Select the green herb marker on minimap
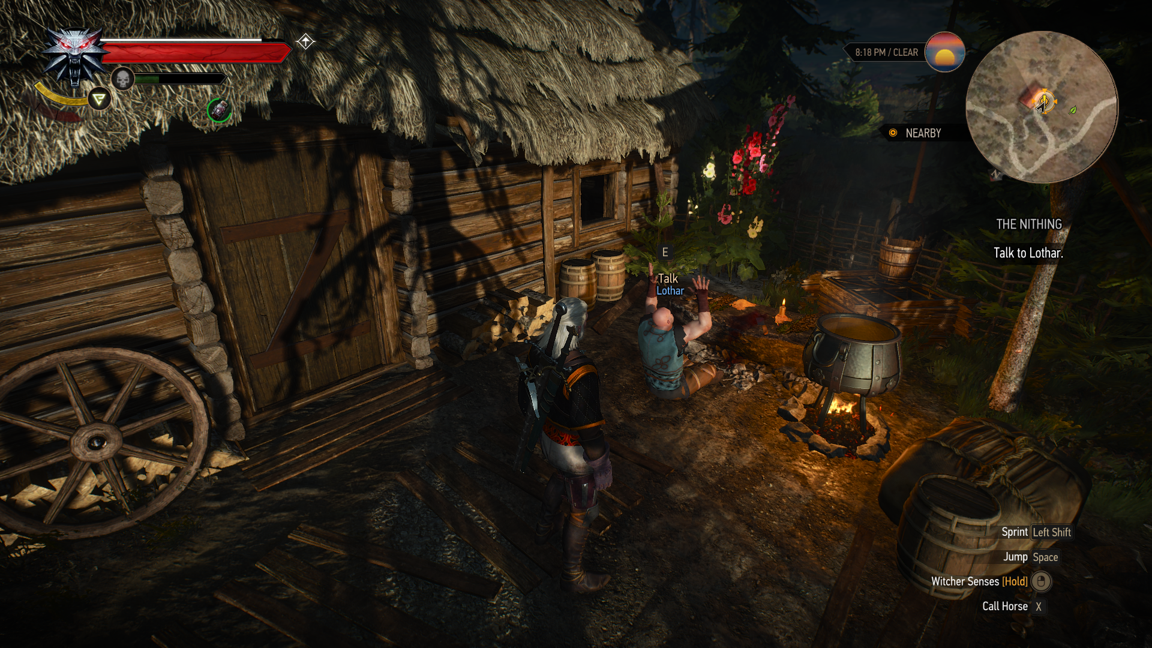1152x648 pixels. point(1073,110)
